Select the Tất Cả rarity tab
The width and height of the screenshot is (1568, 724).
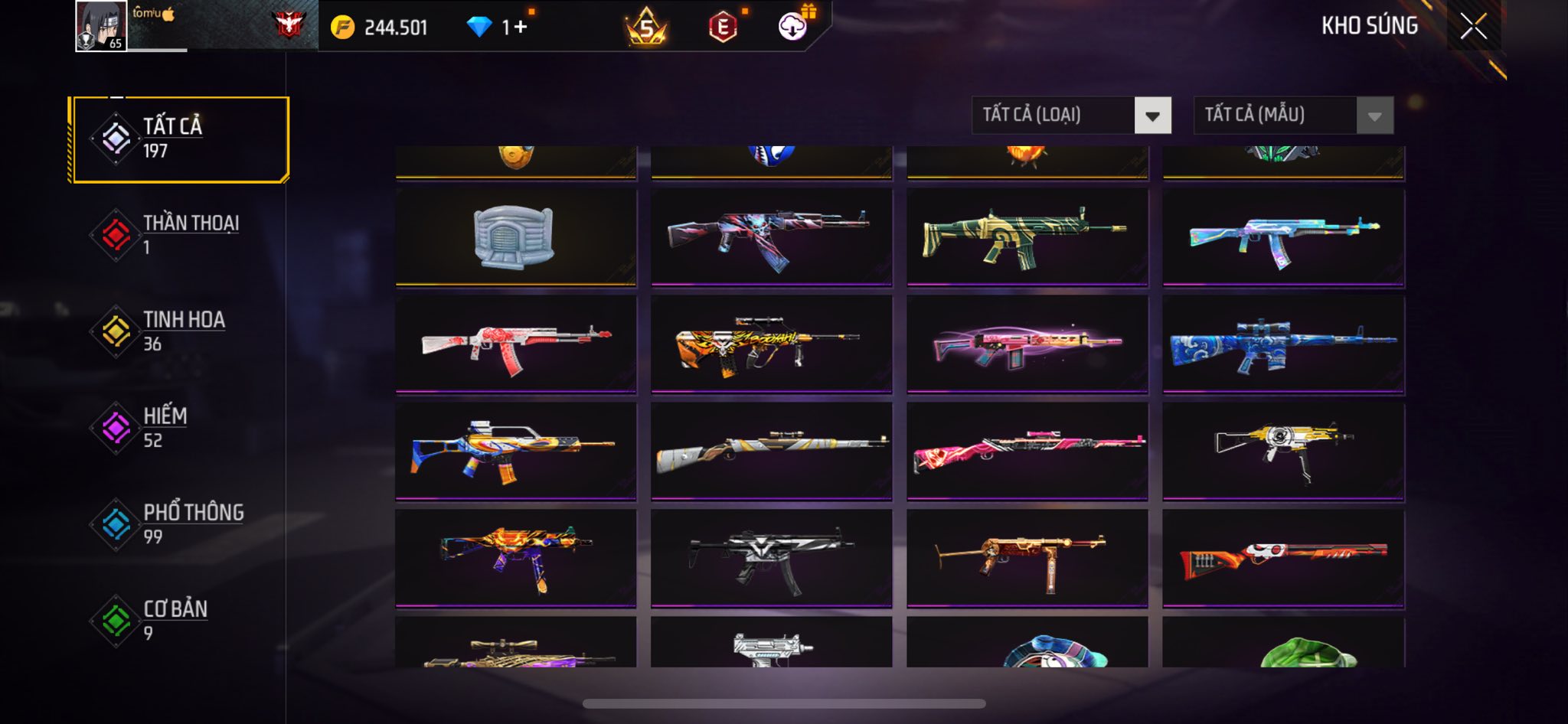(x=179, y=139)
